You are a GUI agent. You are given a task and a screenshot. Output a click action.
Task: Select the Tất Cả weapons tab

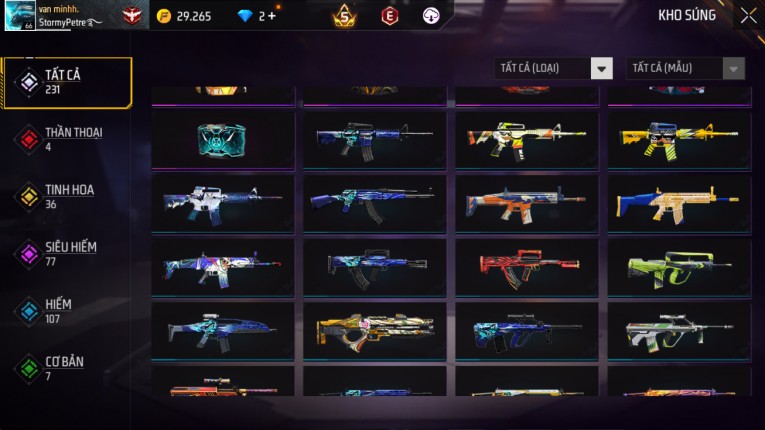coord(67,82)
